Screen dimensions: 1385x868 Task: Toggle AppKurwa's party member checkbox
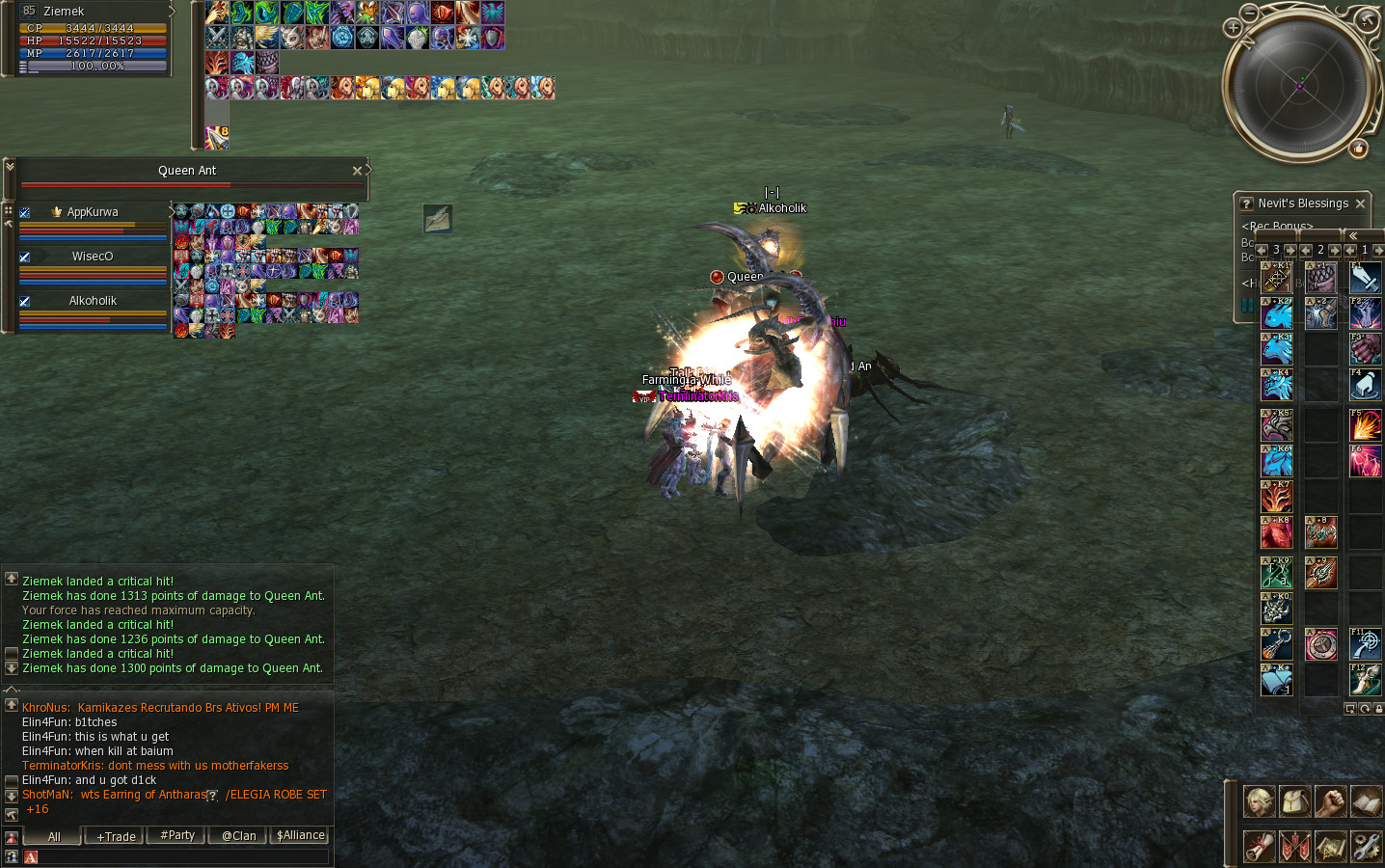(x=23, y=211)
